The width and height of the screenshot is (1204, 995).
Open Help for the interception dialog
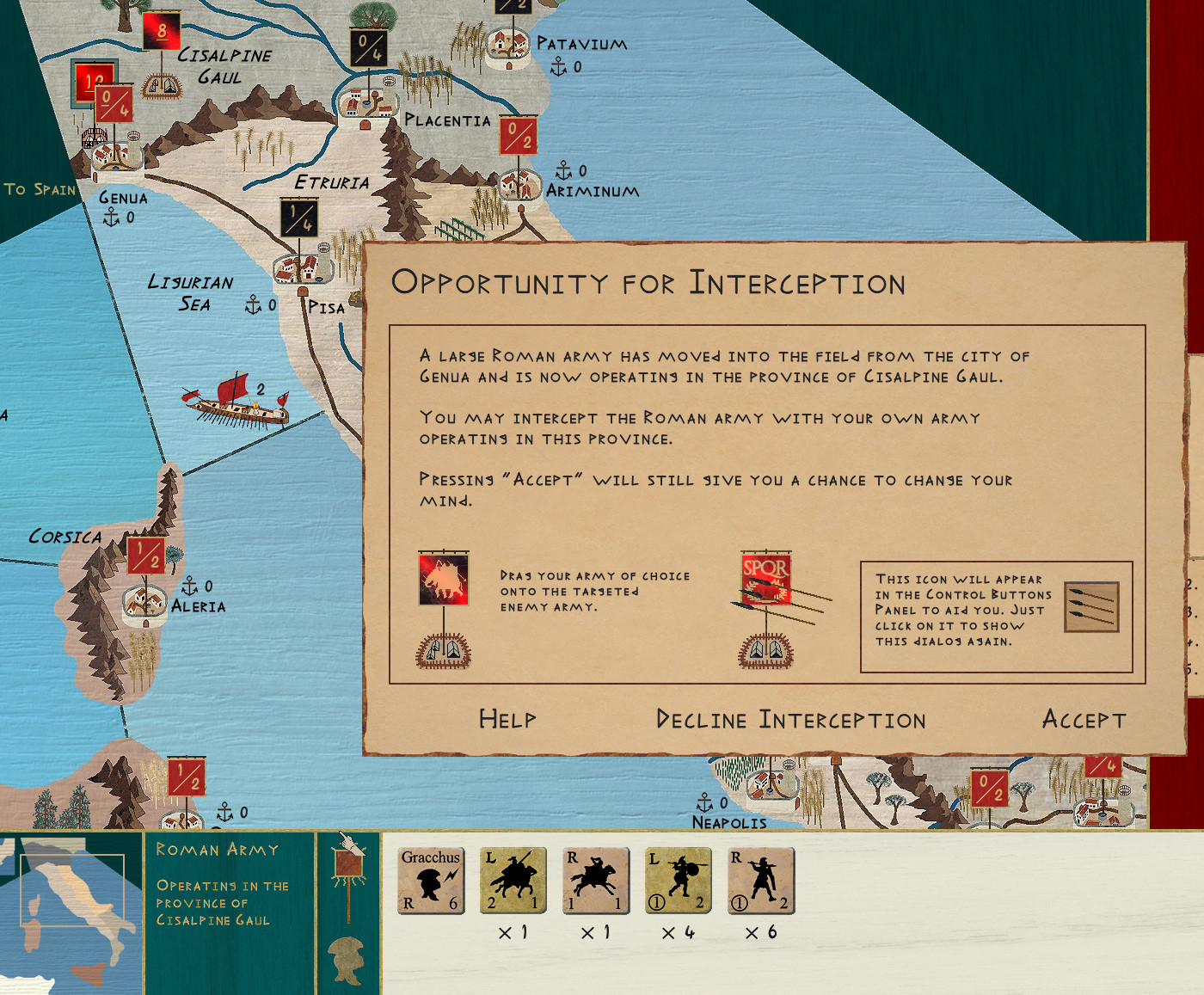[507, 719]
